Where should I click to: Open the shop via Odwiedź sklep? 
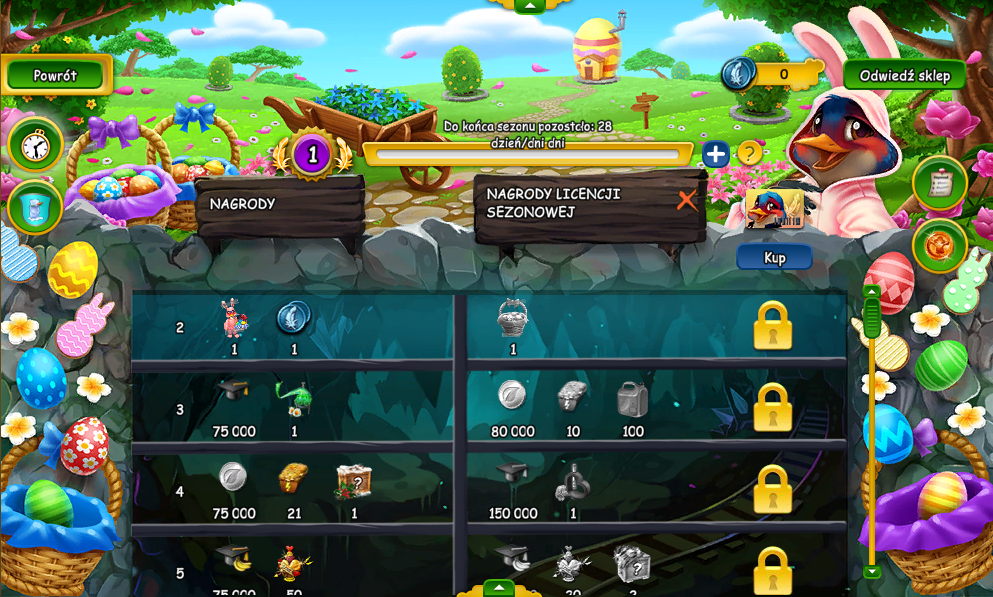(x=904, y=75)
